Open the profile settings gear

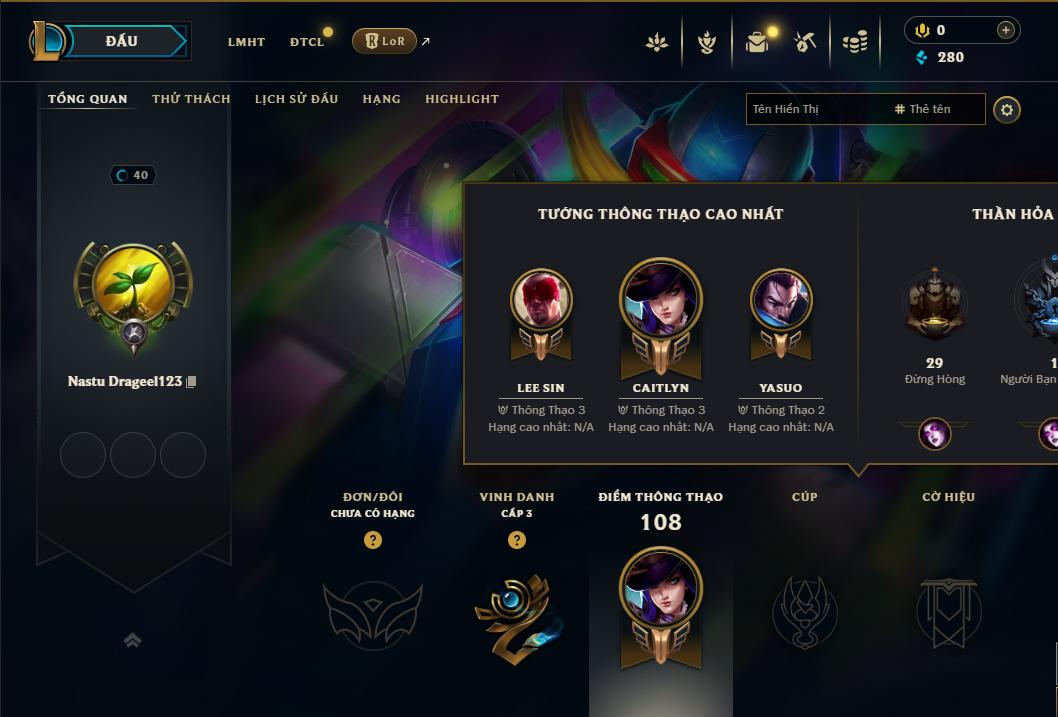(1007, 110)
